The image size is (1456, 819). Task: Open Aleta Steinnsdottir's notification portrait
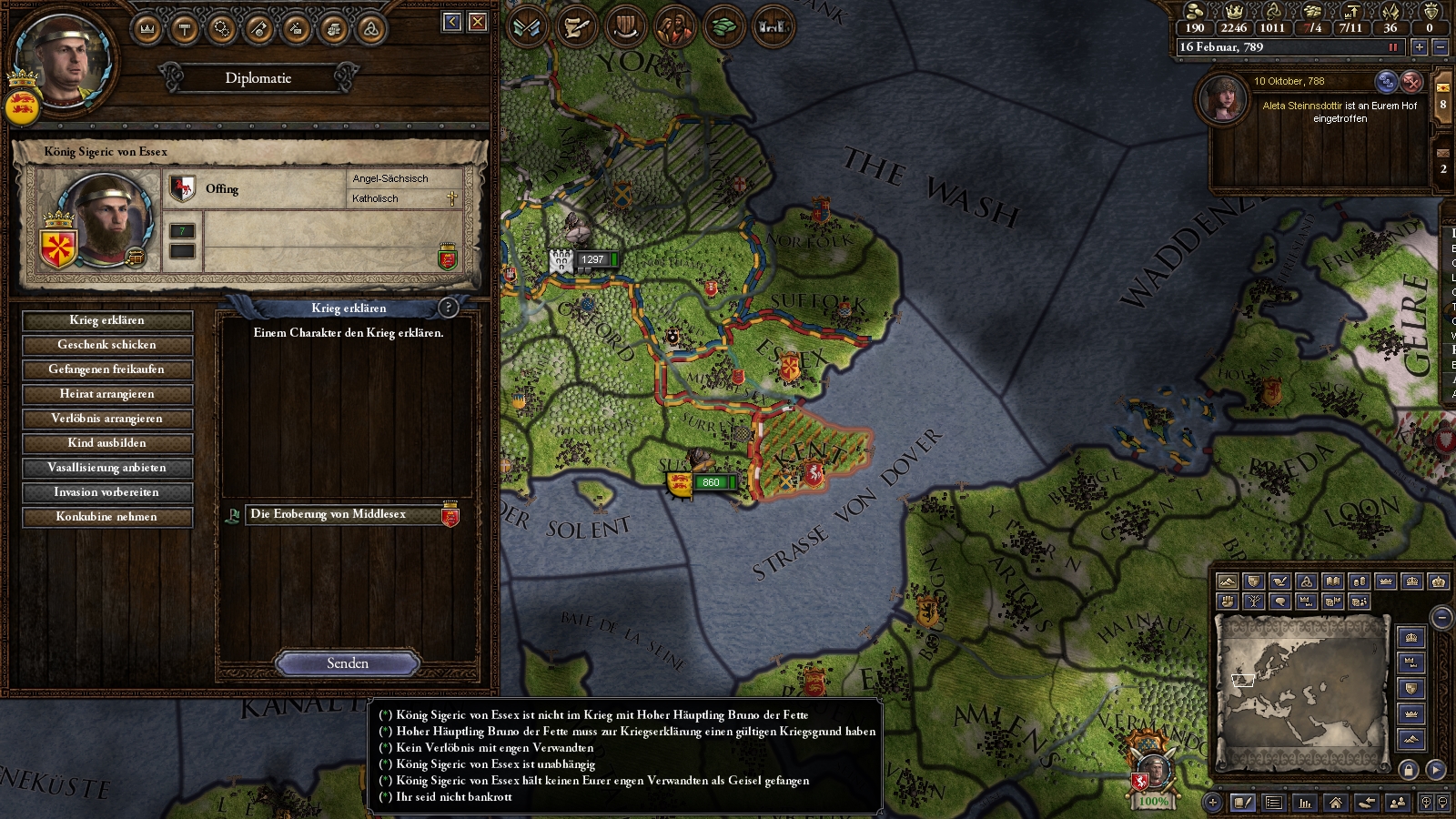click(x=1224, y=98)
